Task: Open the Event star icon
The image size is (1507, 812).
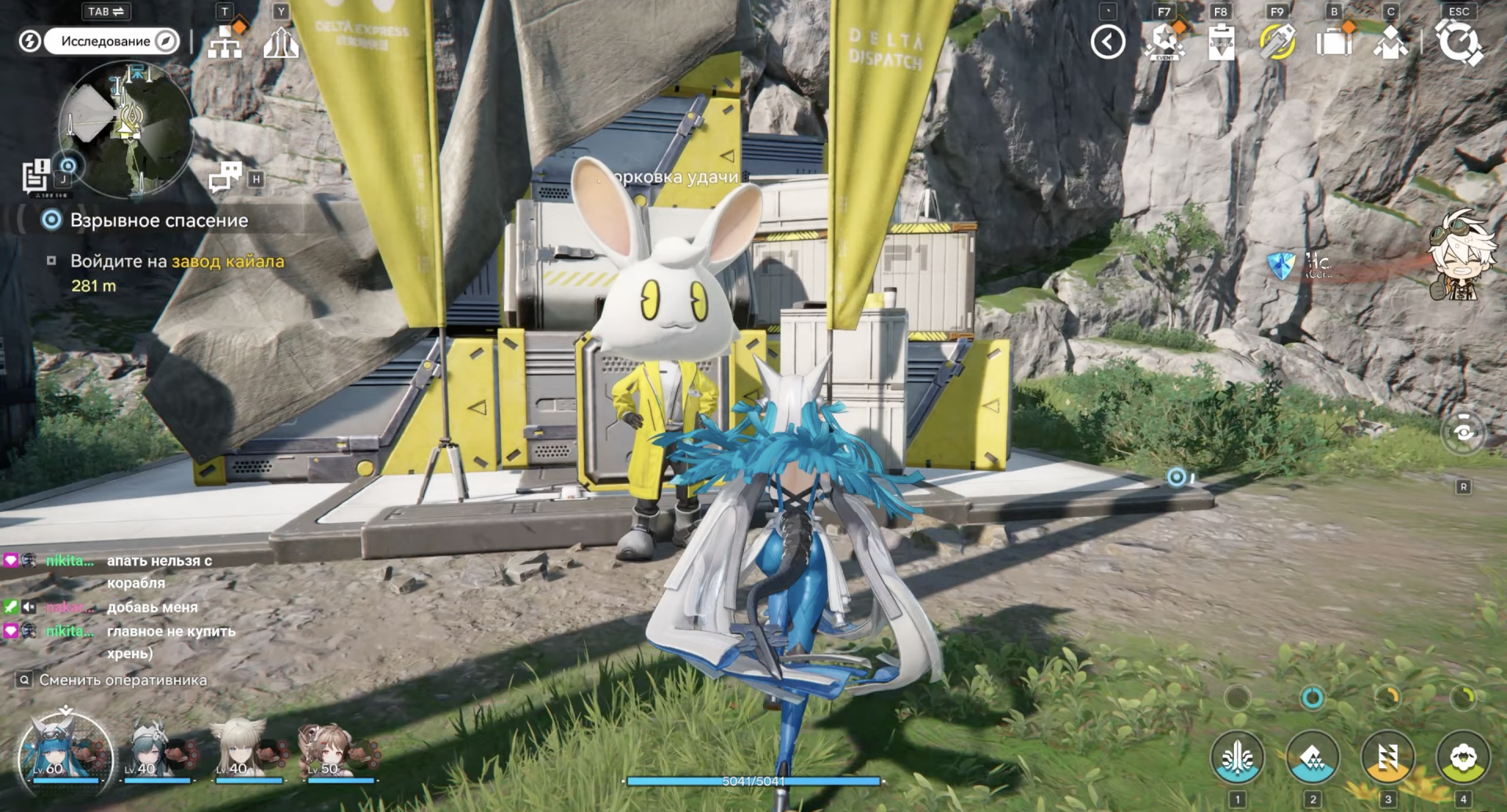Action: pos(1164,42)
